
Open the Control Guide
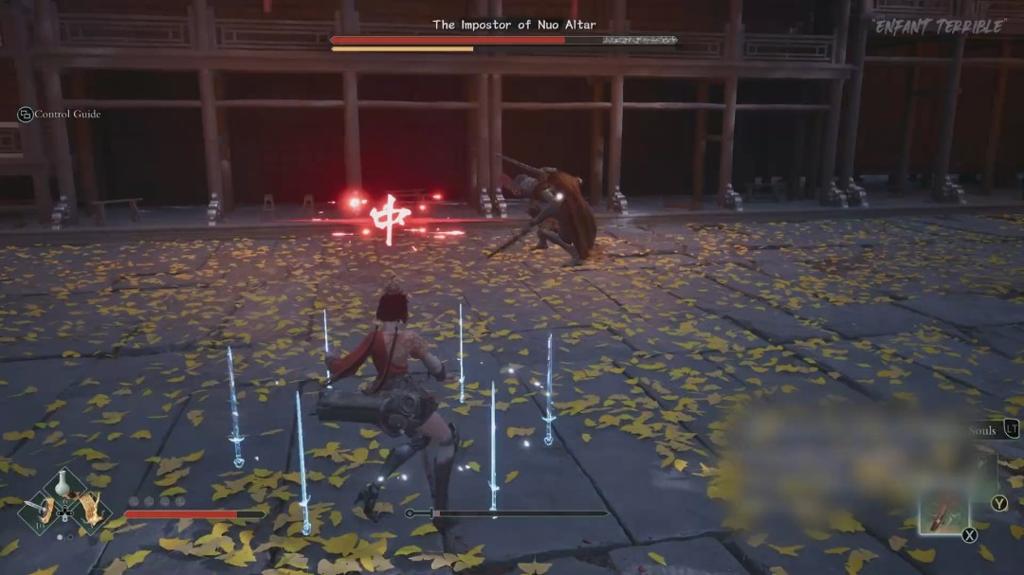coord(60,114)
